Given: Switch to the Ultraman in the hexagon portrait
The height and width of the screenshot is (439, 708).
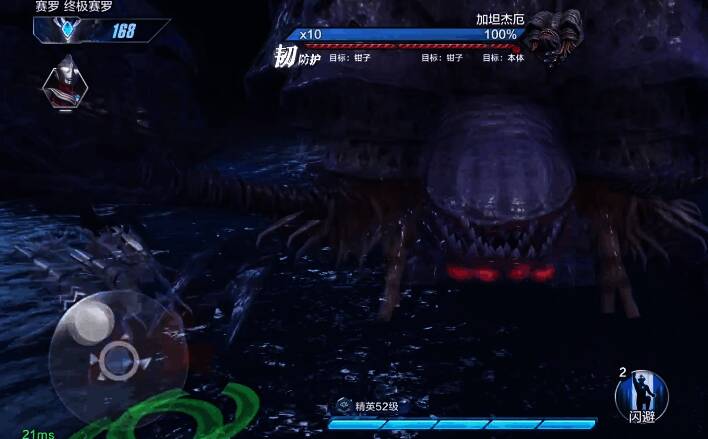Looking at the screenshot, I should pyautogui.click(x=65, y=84).
